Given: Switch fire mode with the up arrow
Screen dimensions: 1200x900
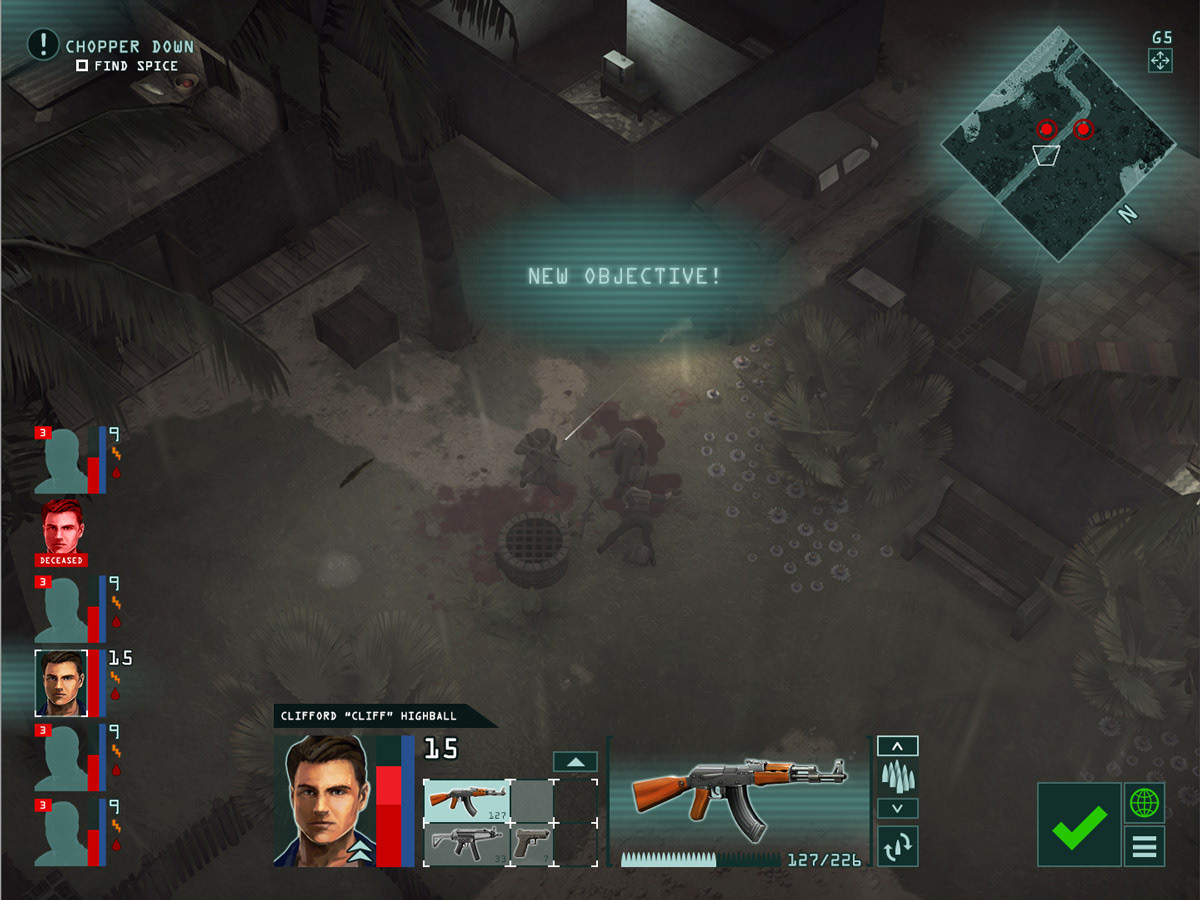Looking at the screenshot, I should click(897, 746).
